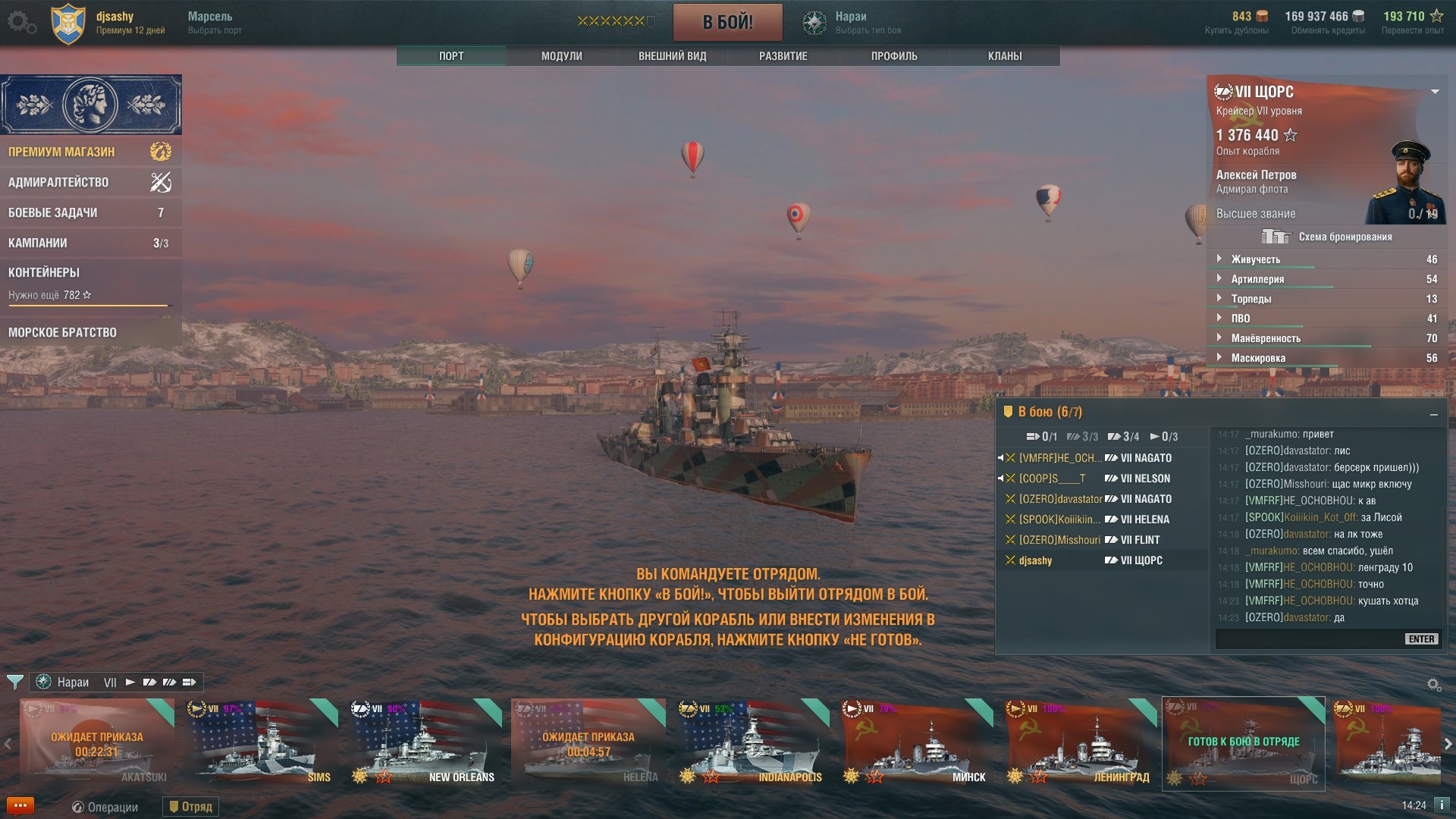
Task: Start the battle with В БОЙ! button
Action: 727,22
